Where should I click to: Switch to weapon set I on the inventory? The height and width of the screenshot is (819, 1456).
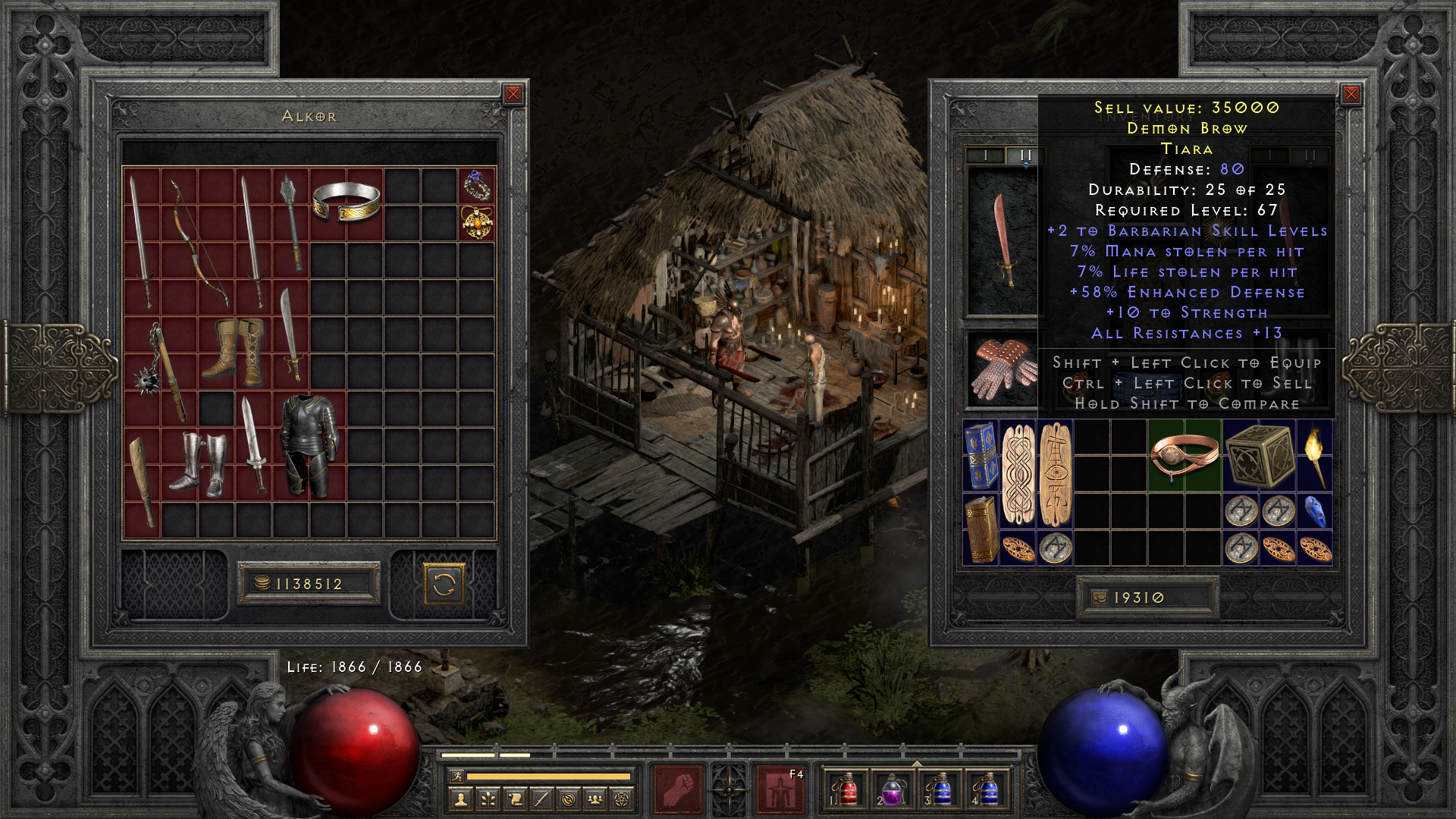[987, 155]
